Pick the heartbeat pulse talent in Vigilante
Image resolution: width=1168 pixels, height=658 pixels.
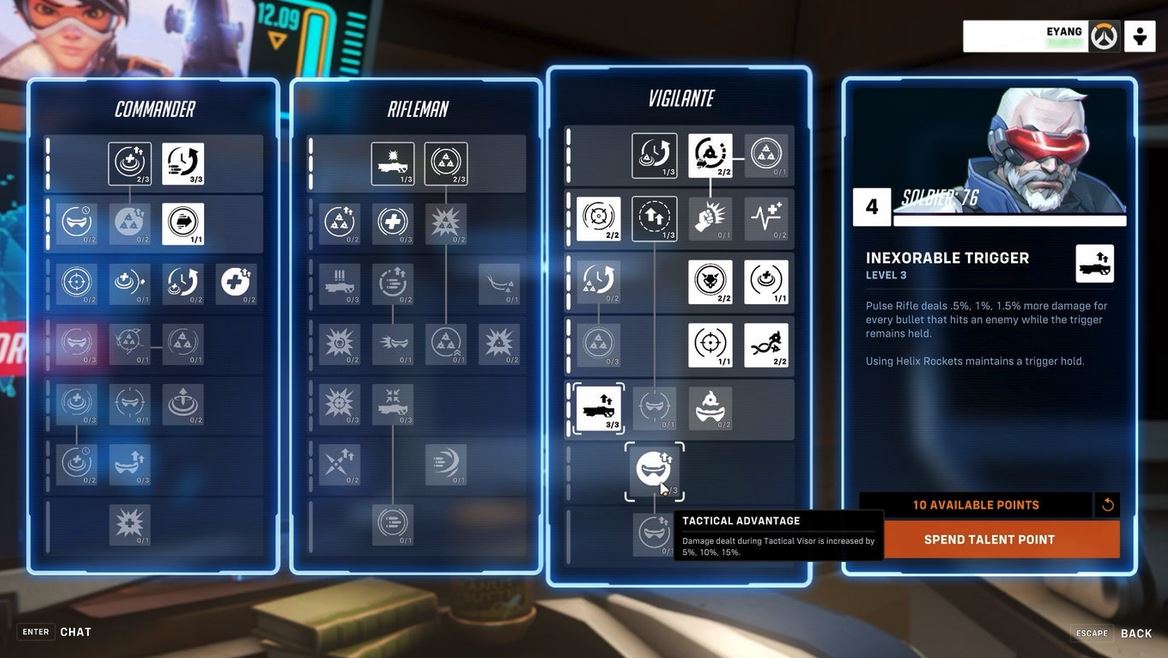766,218
